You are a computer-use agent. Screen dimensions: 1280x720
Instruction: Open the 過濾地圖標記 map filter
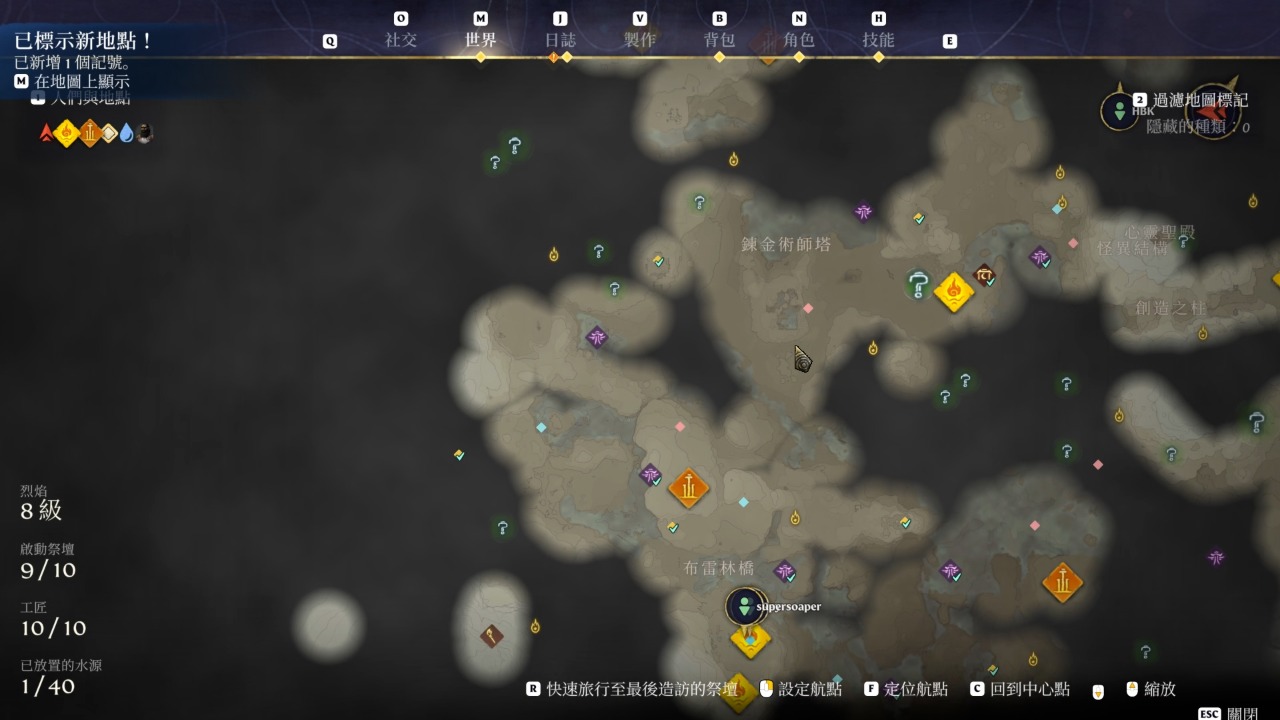click(x=1200, y=100)
